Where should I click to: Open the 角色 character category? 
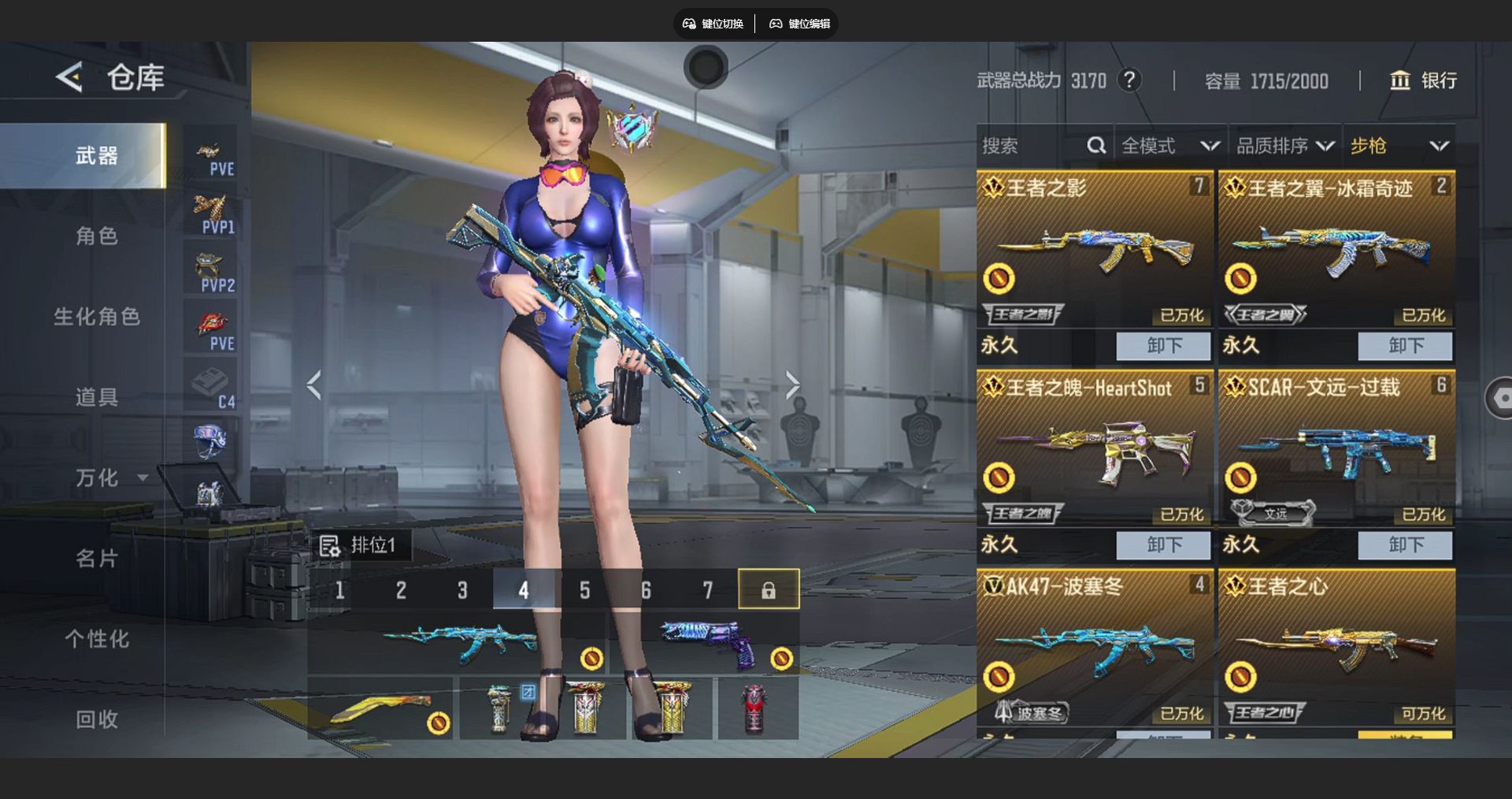click(96, 236)
